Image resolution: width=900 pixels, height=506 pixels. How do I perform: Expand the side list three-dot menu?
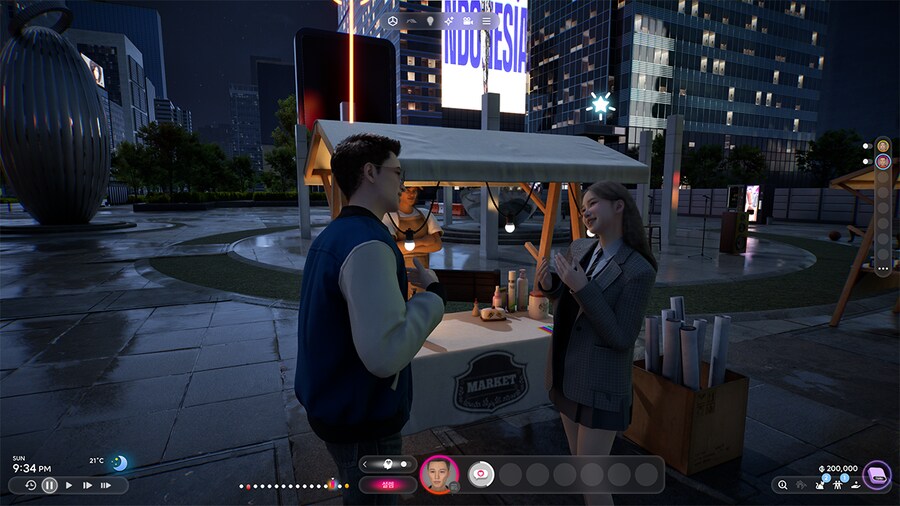(x=882, y=268)
